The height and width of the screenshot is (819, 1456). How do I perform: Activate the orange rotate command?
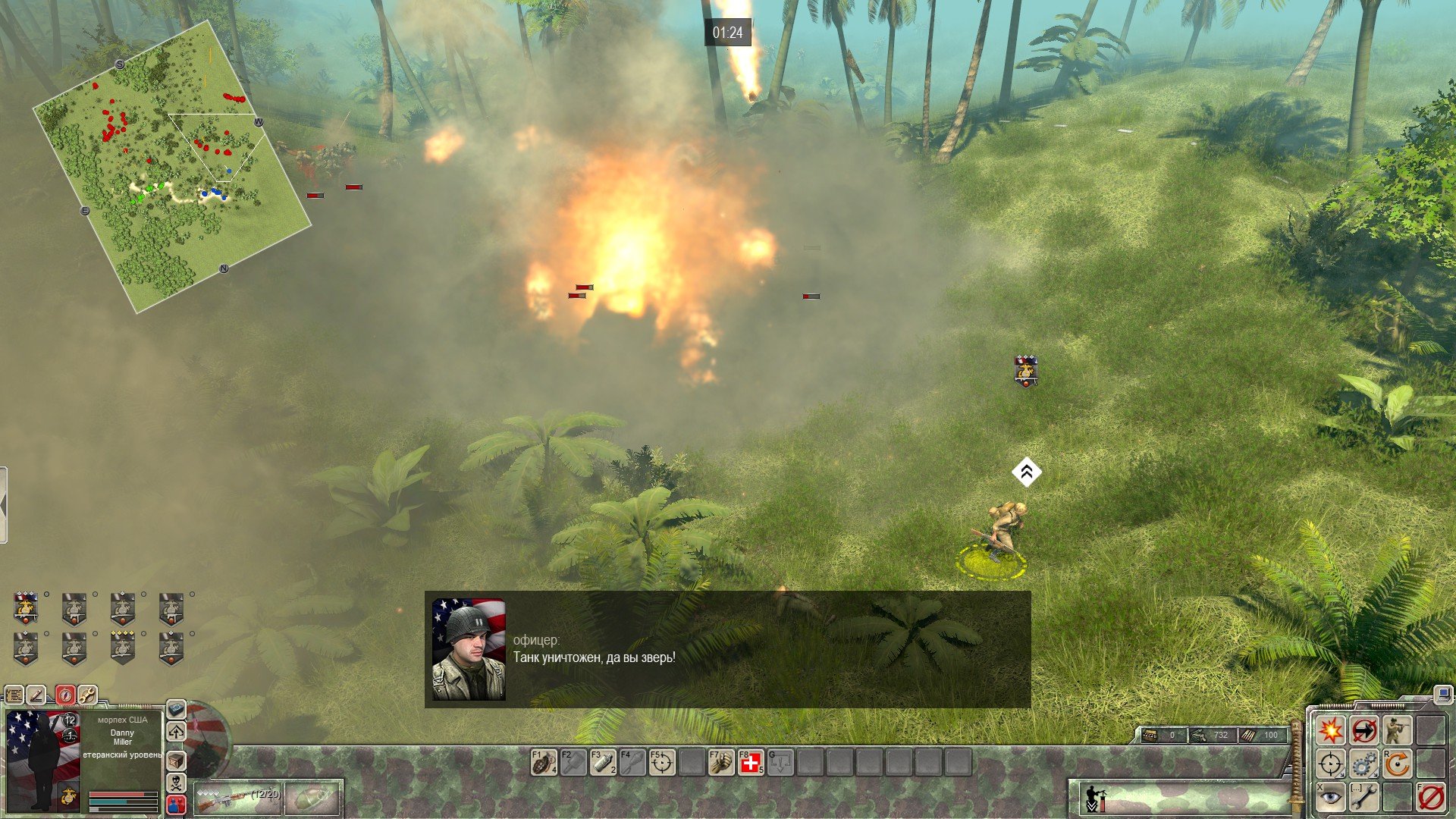1396,764
